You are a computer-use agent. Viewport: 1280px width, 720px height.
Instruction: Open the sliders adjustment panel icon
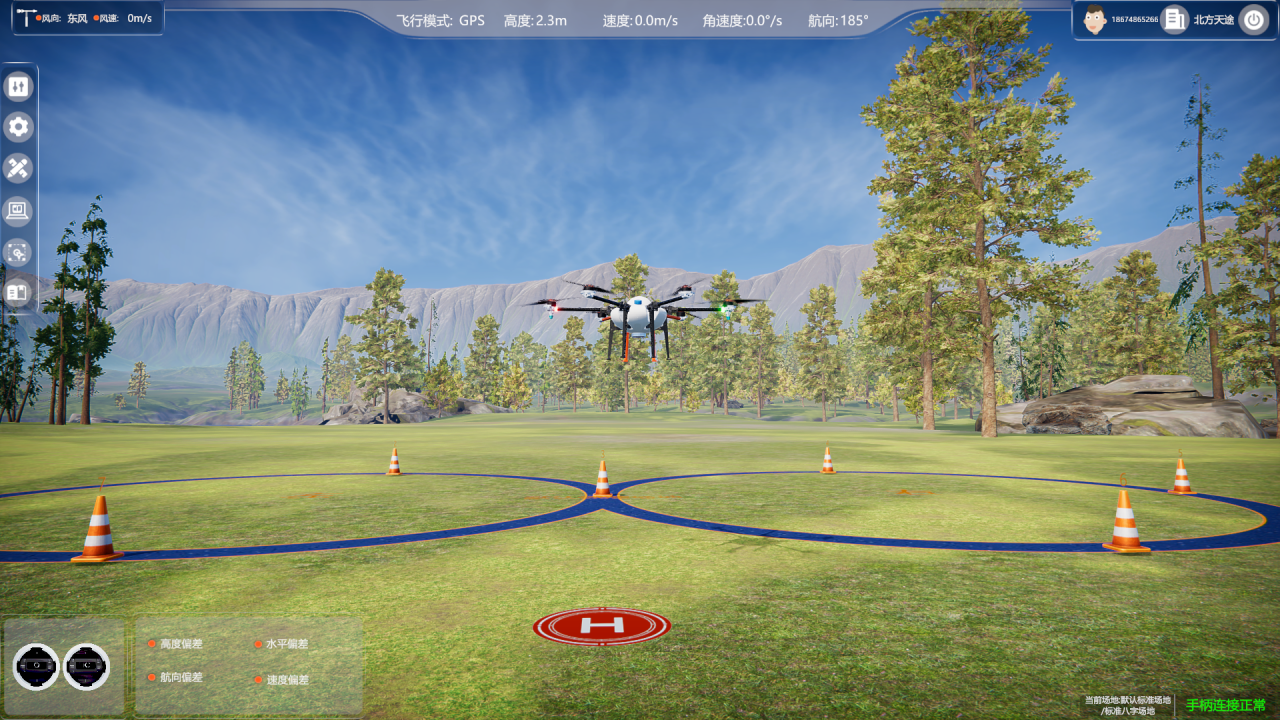point(18,87)
